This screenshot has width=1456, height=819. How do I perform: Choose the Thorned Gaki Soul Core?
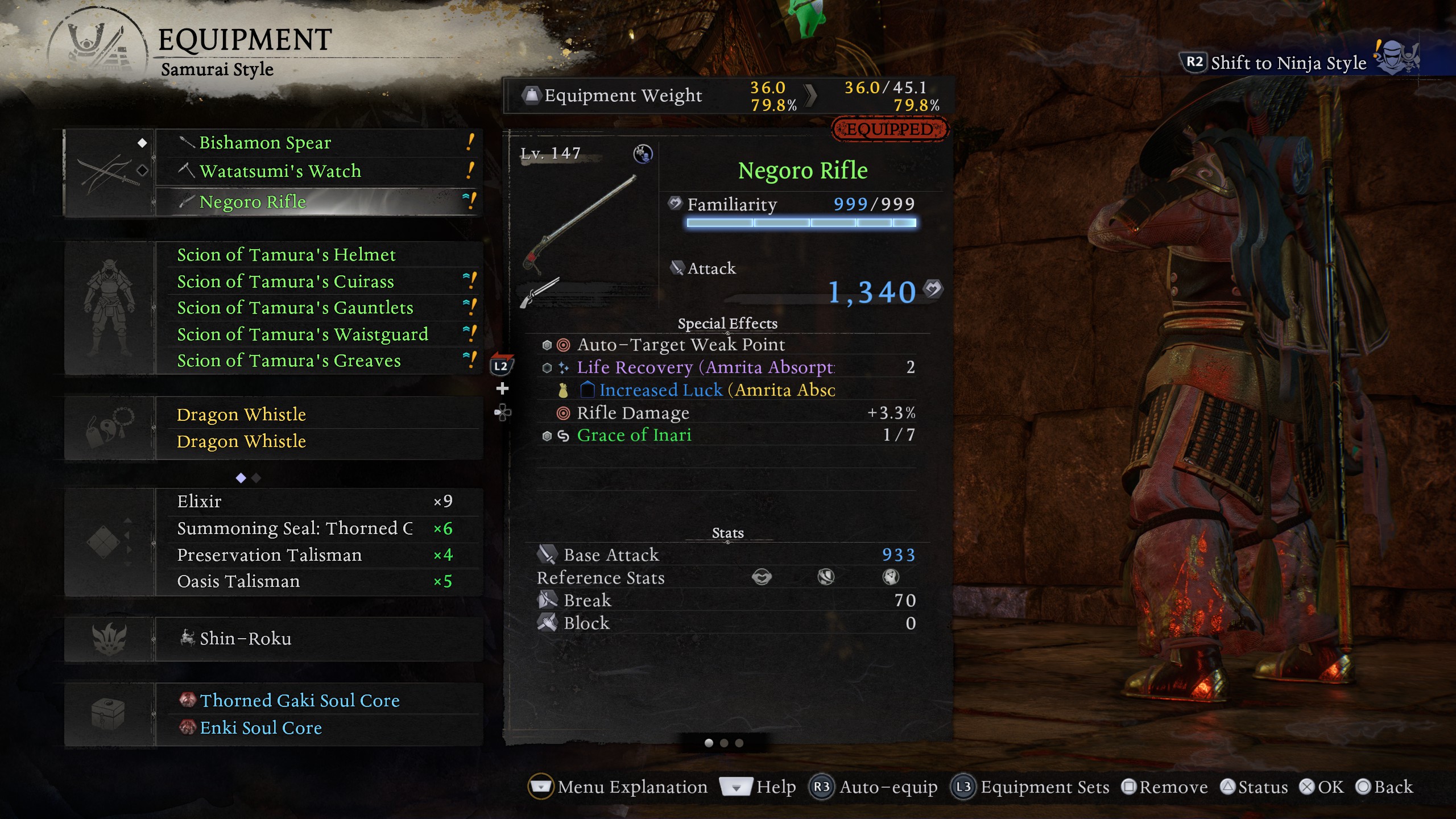(318, 701)
